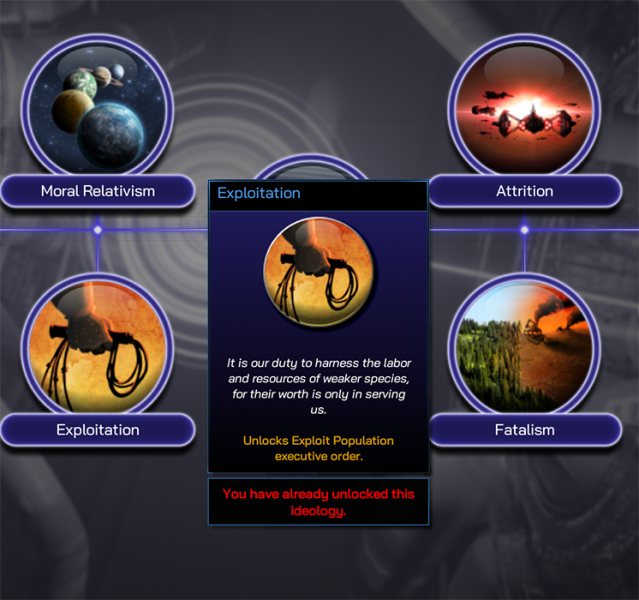The width and height of the screenshot is (639, 600).
Task: Click the Moral Relativism label button
Action: 97,191
